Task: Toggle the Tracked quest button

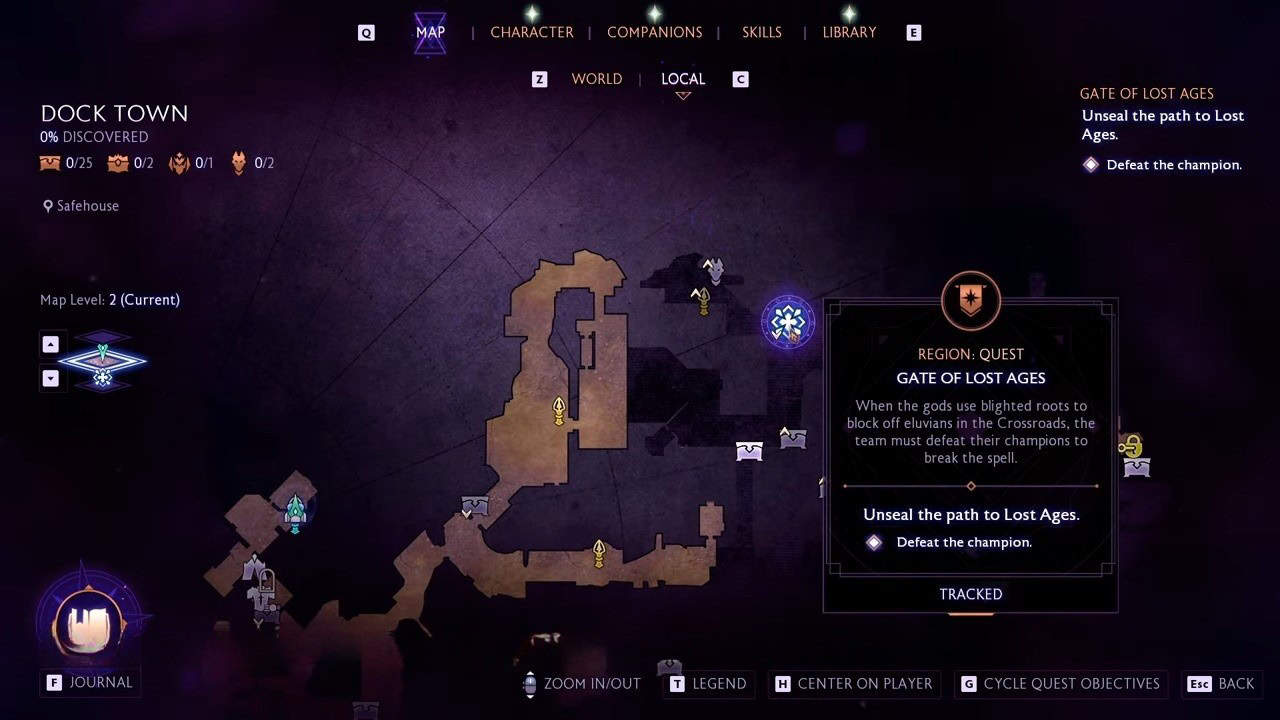Action: (x=970, y=594)
